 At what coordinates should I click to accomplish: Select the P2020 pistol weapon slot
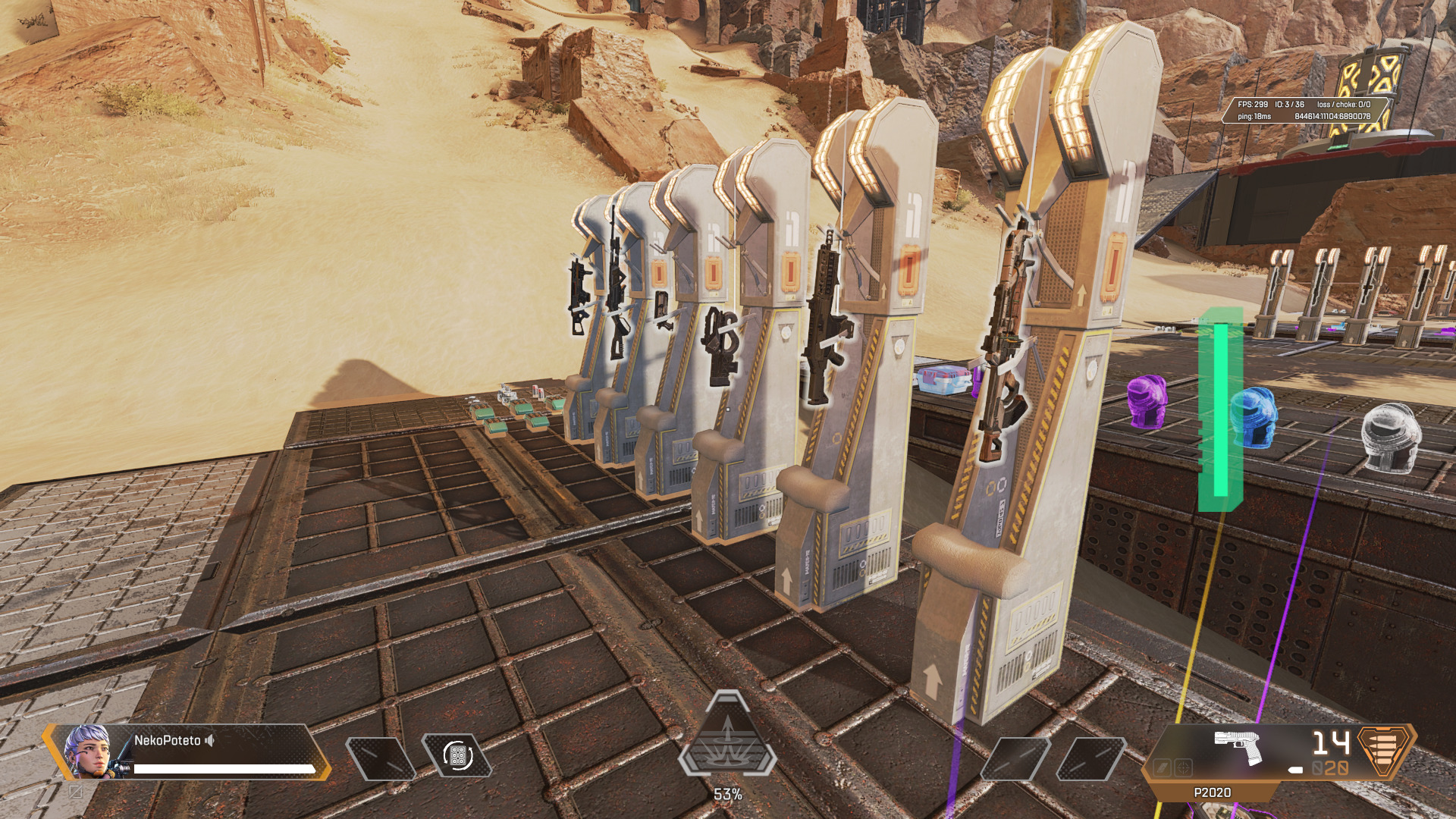pyautogui.click(x=1238, y=749)
